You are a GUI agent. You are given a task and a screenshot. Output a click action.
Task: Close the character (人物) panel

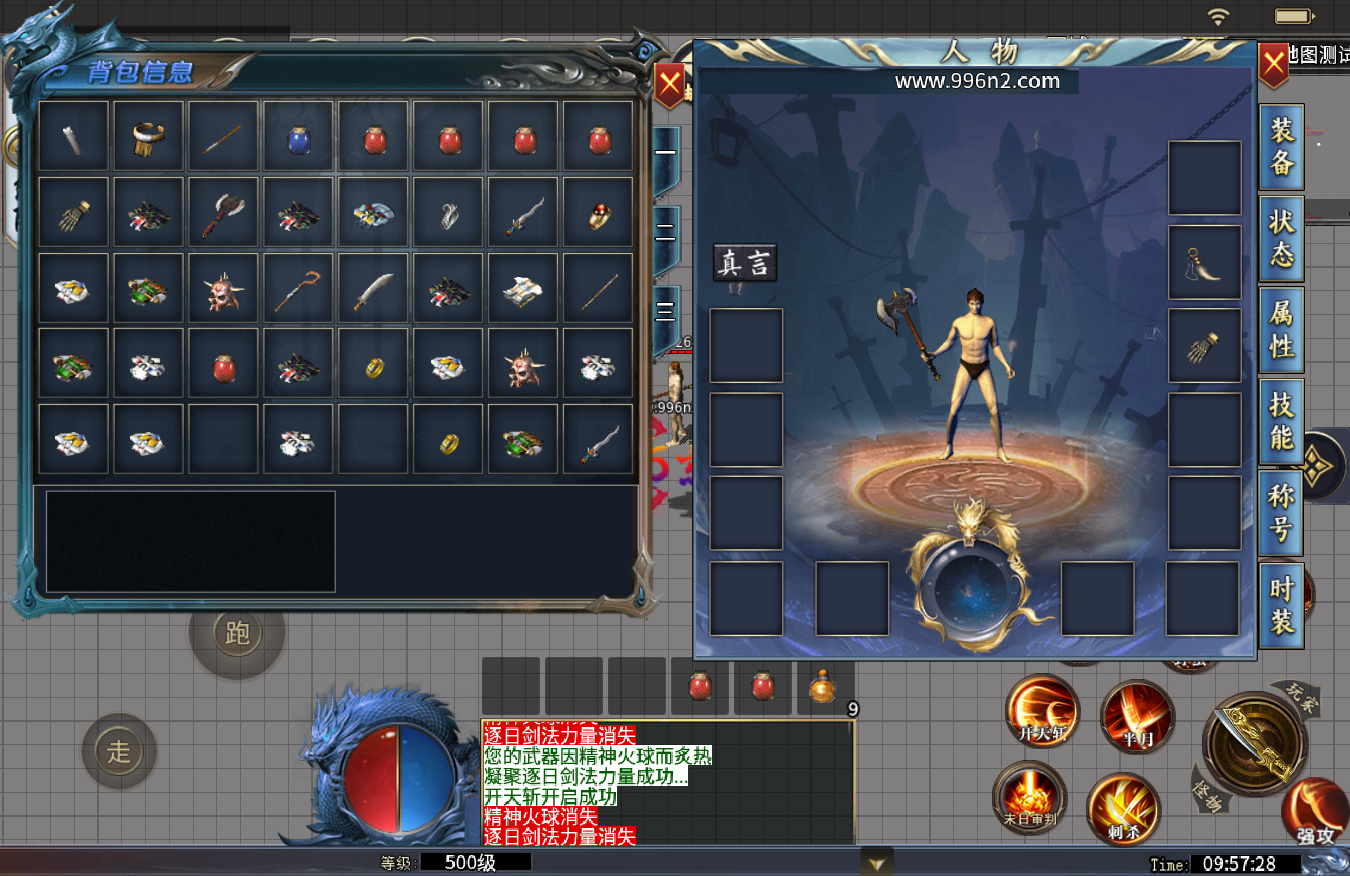(x=1273, y=67)
